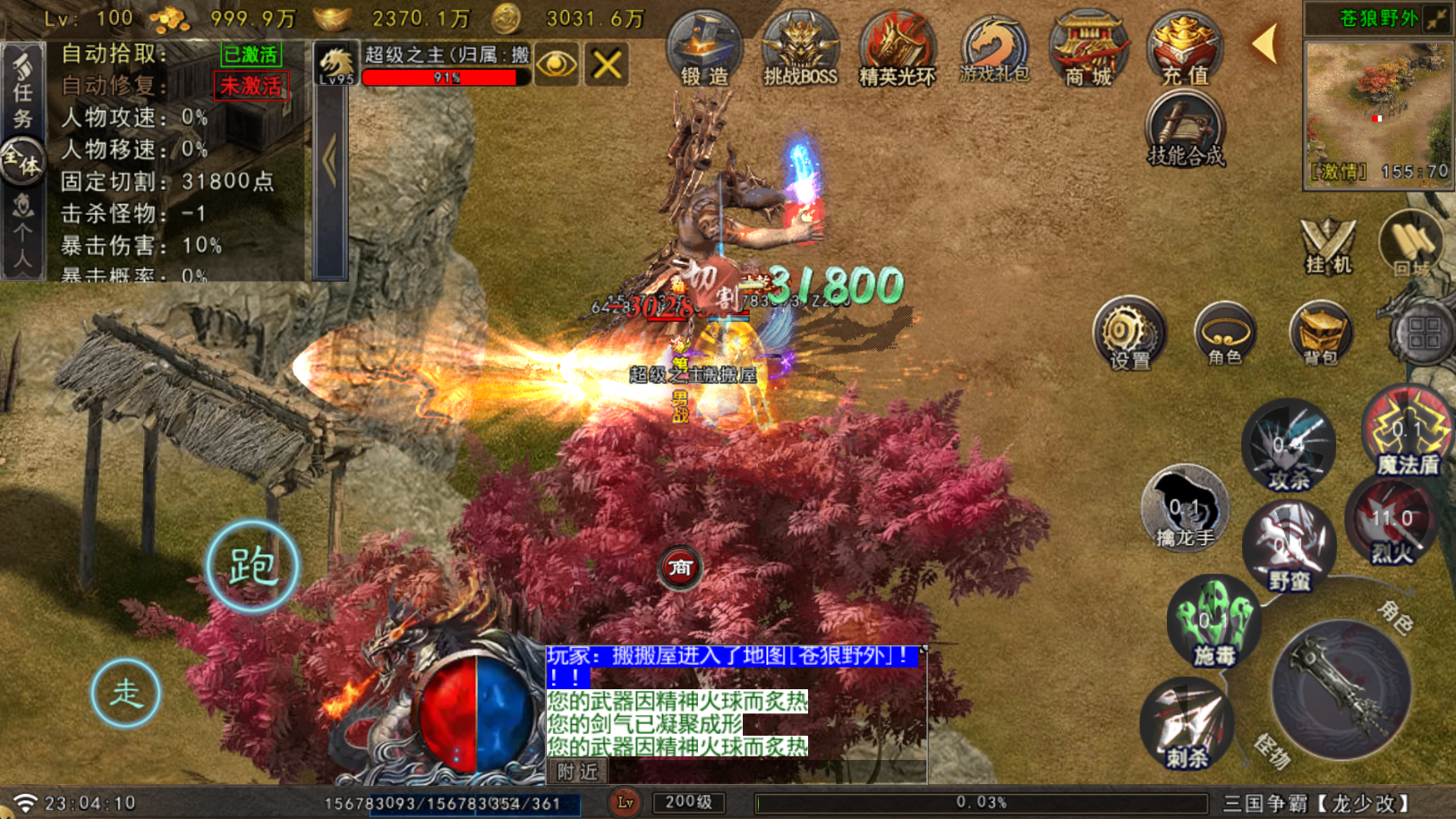Open the 挑战BOSS challenge menu

coord(799,50)
